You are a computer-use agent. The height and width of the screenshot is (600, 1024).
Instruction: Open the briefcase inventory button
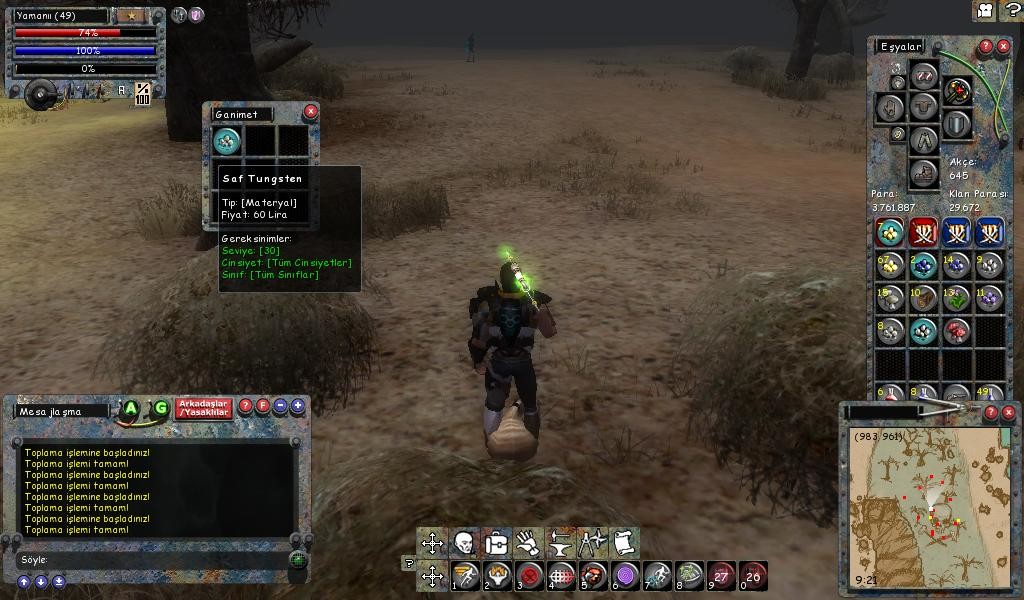pos(496,543)
